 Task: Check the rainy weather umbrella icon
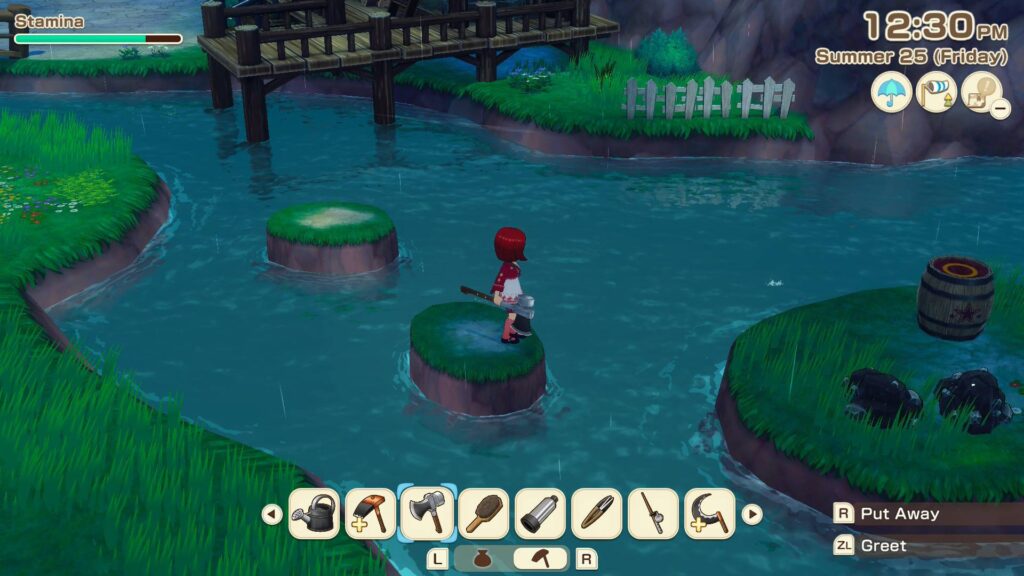click(891, 93)
